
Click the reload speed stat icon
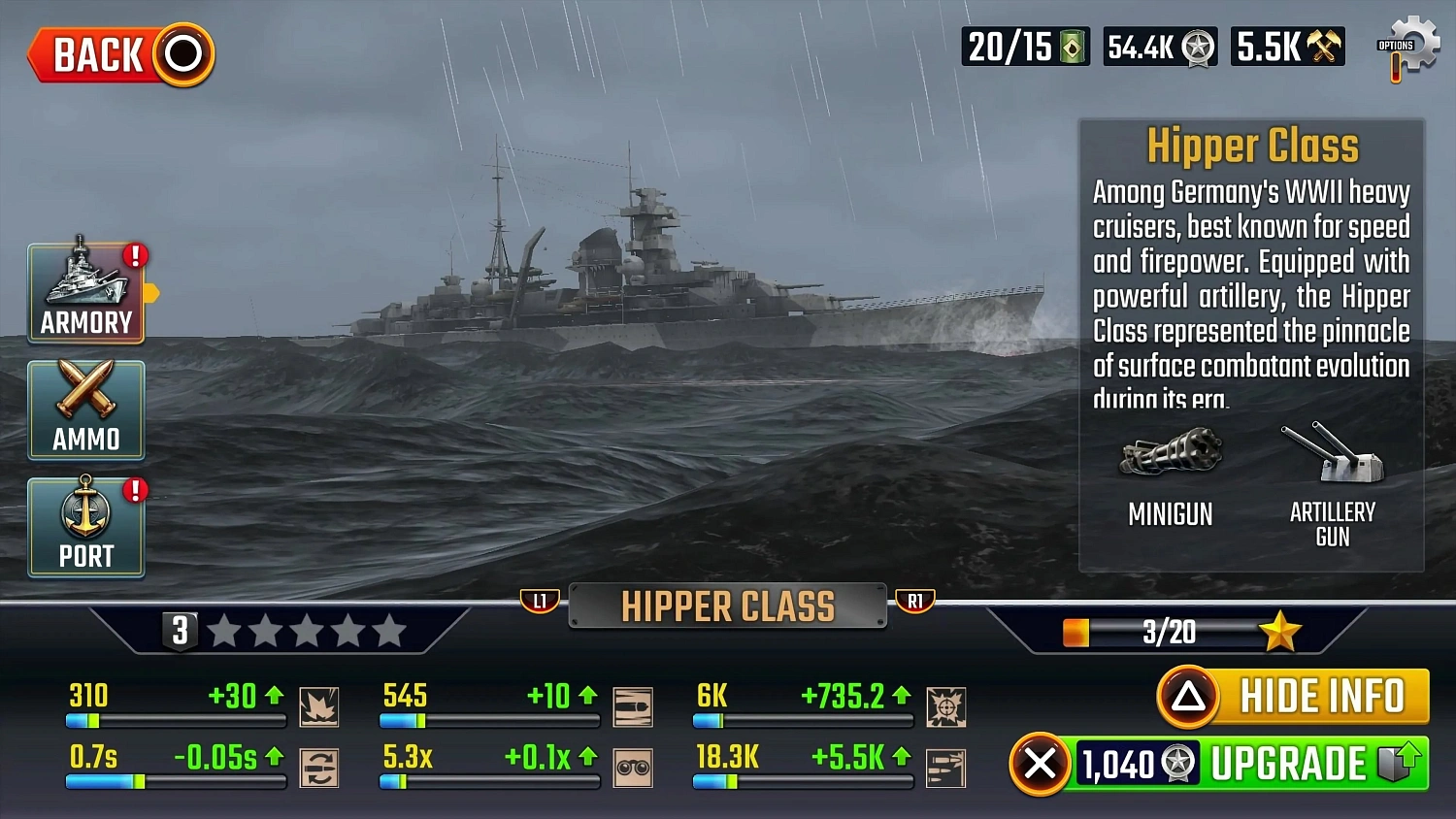320,768
